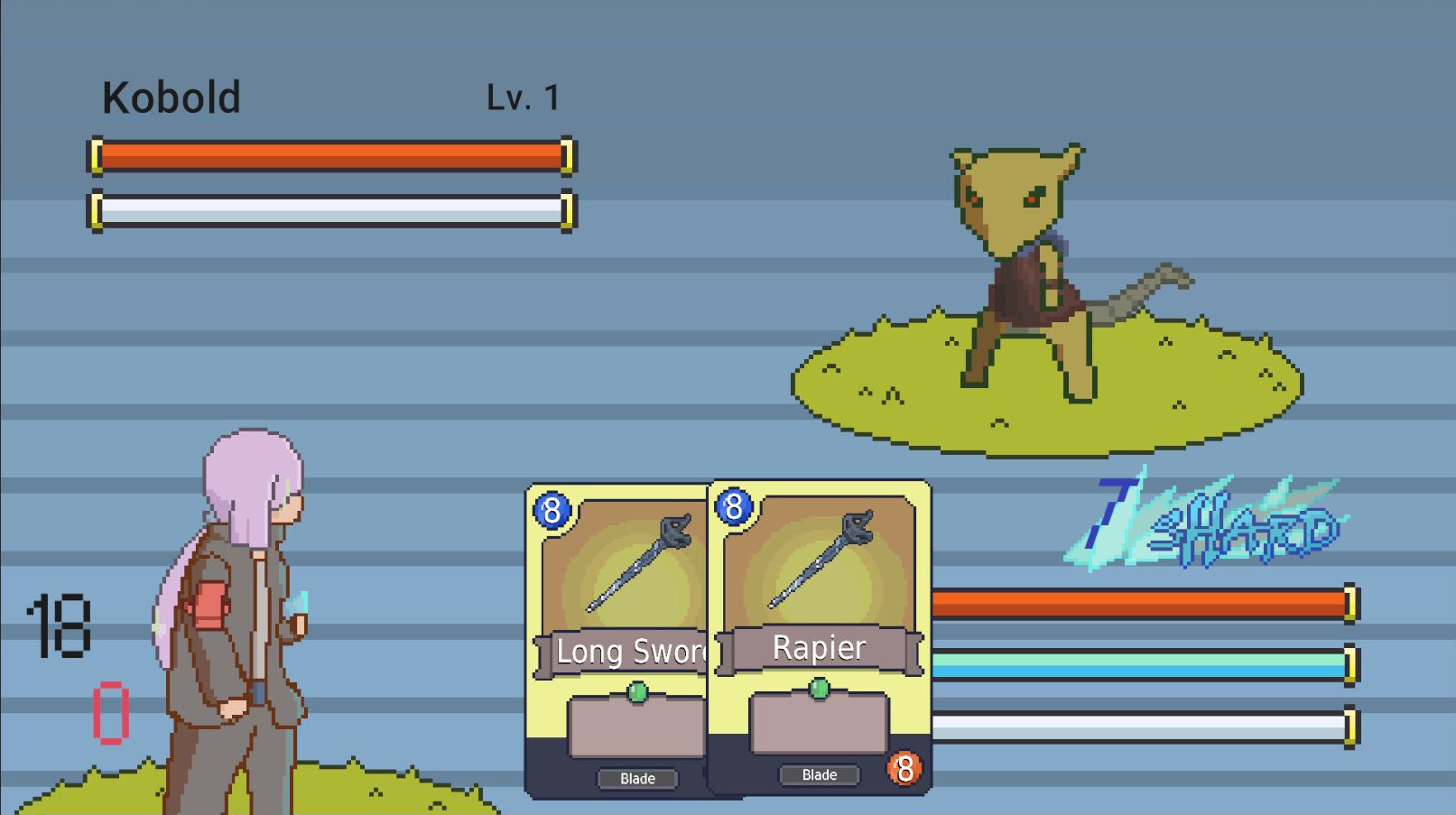Image resolution: width=1456 pixels, height=815 pixels.
Task: Click the Kobold's orange health bar
Action: pyautogui.click(x=331, y=156)
